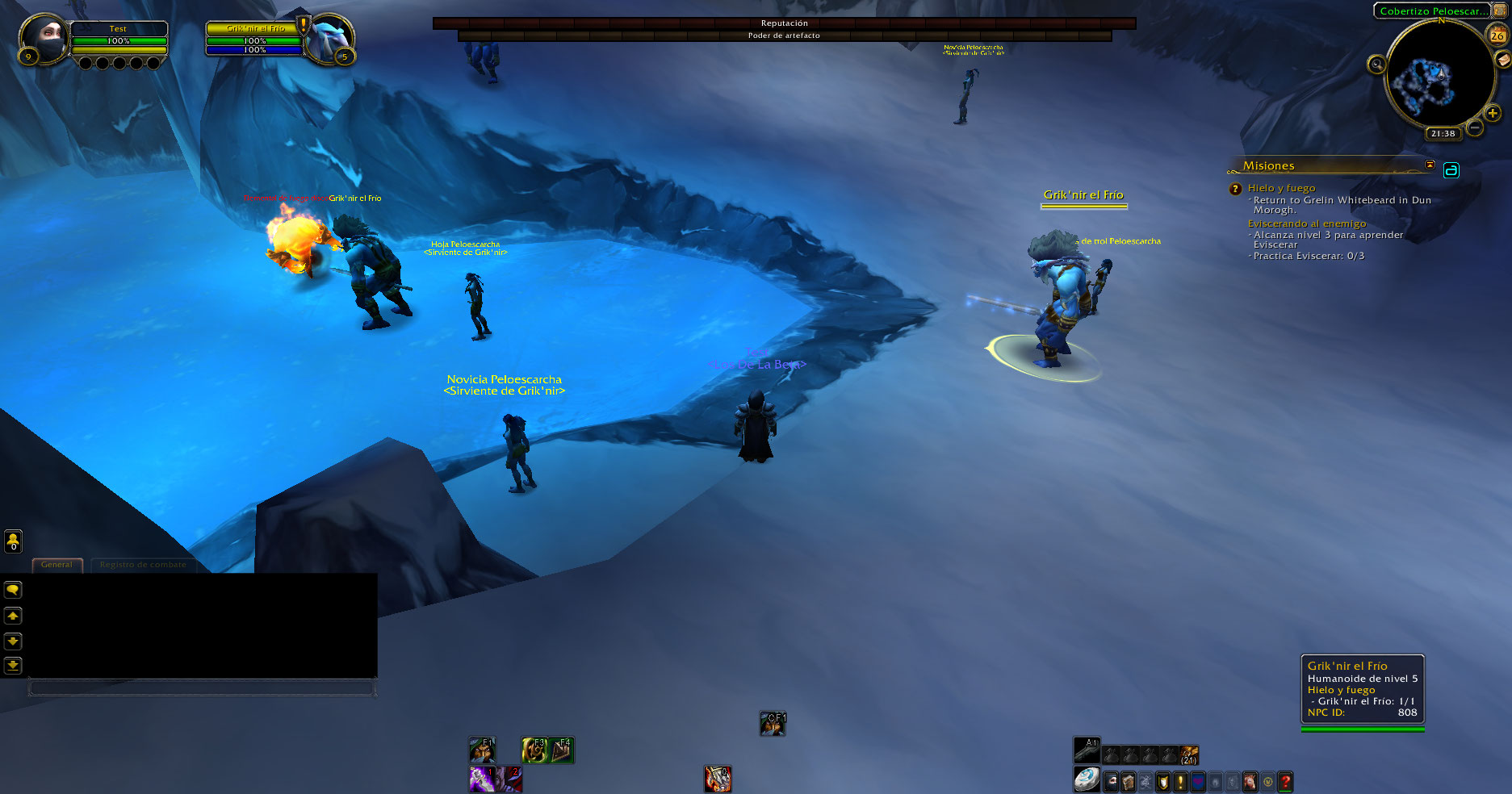
Task: Select the Hielo y fuego quest entry
Action: coord(1281,188)
